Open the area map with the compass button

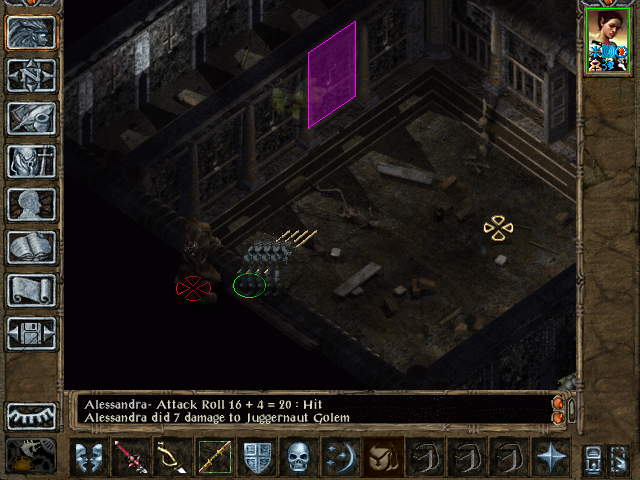[x=31, y=75]
